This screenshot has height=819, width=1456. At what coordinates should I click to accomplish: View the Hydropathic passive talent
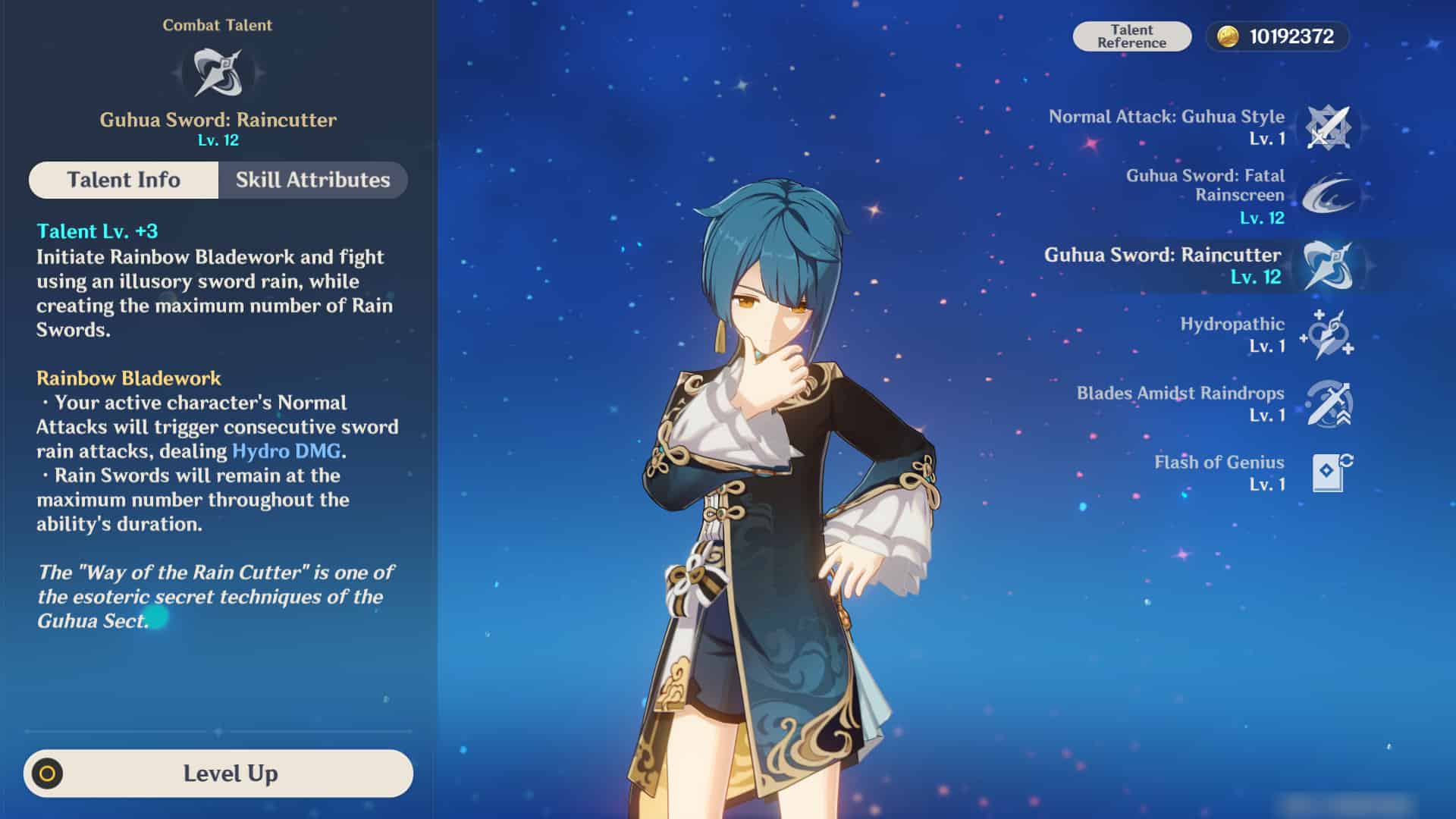(x=1328, y=334)
